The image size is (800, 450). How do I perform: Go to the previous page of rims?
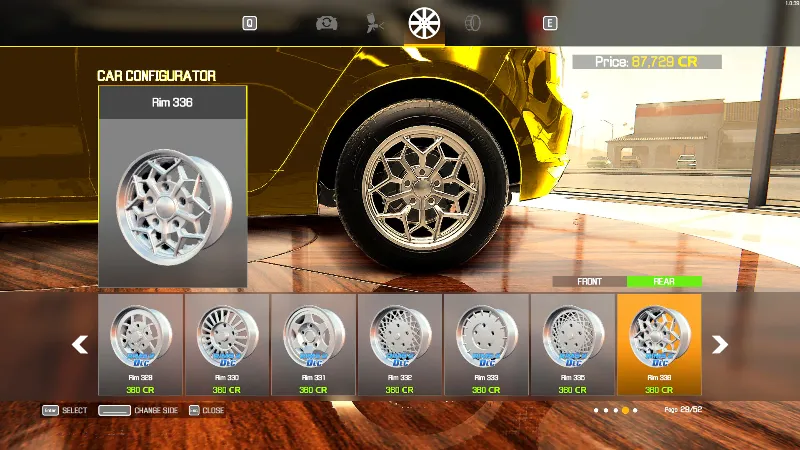tap(80, 344)
